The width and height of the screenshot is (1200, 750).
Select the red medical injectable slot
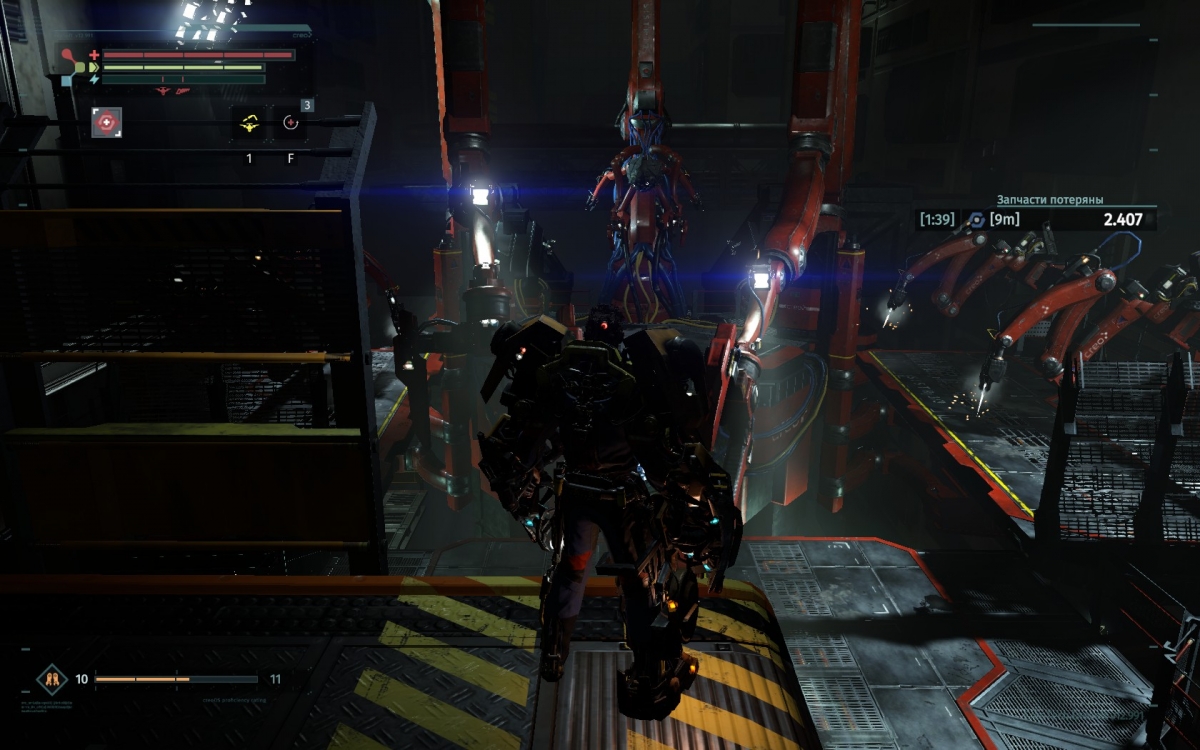tap(107, 122)
